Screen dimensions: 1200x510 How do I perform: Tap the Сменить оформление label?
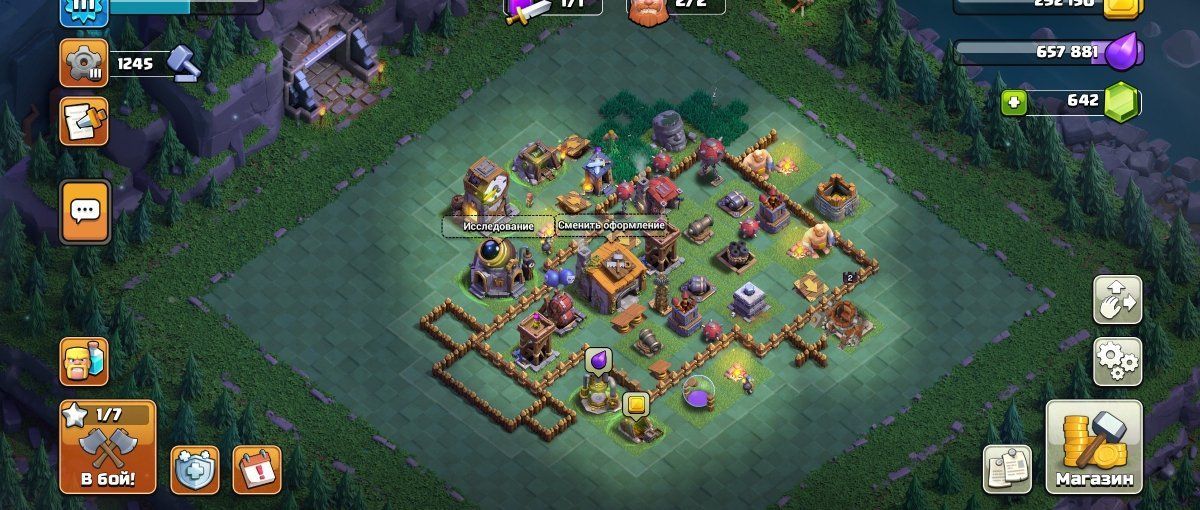click(x=611, y=225)
